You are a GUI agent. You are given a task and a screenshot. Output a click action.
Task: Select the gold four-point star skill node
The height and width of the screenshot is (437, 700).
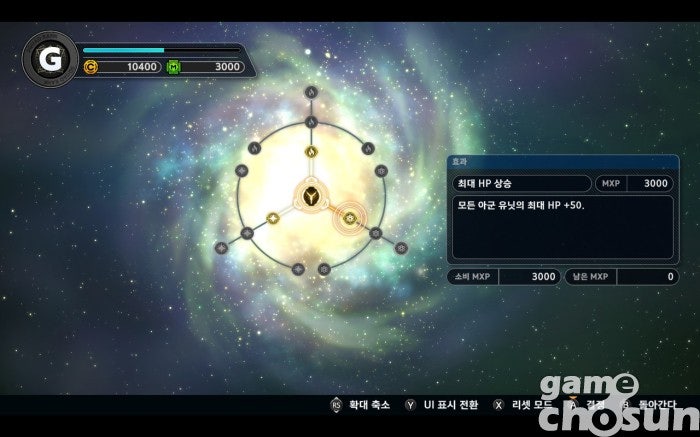[273, 219]
